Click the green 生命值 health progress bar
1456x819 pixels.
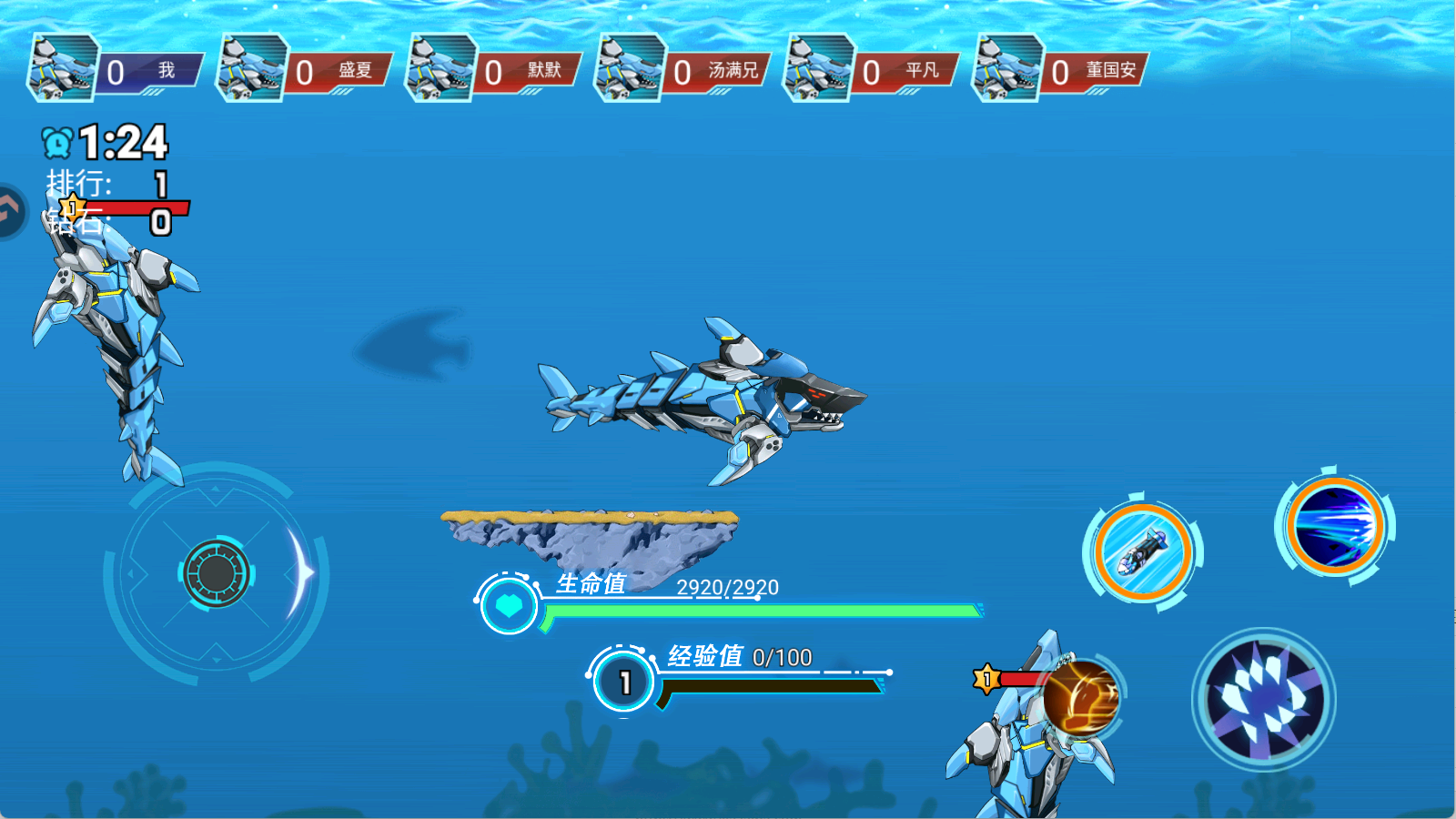click(764, 612)
